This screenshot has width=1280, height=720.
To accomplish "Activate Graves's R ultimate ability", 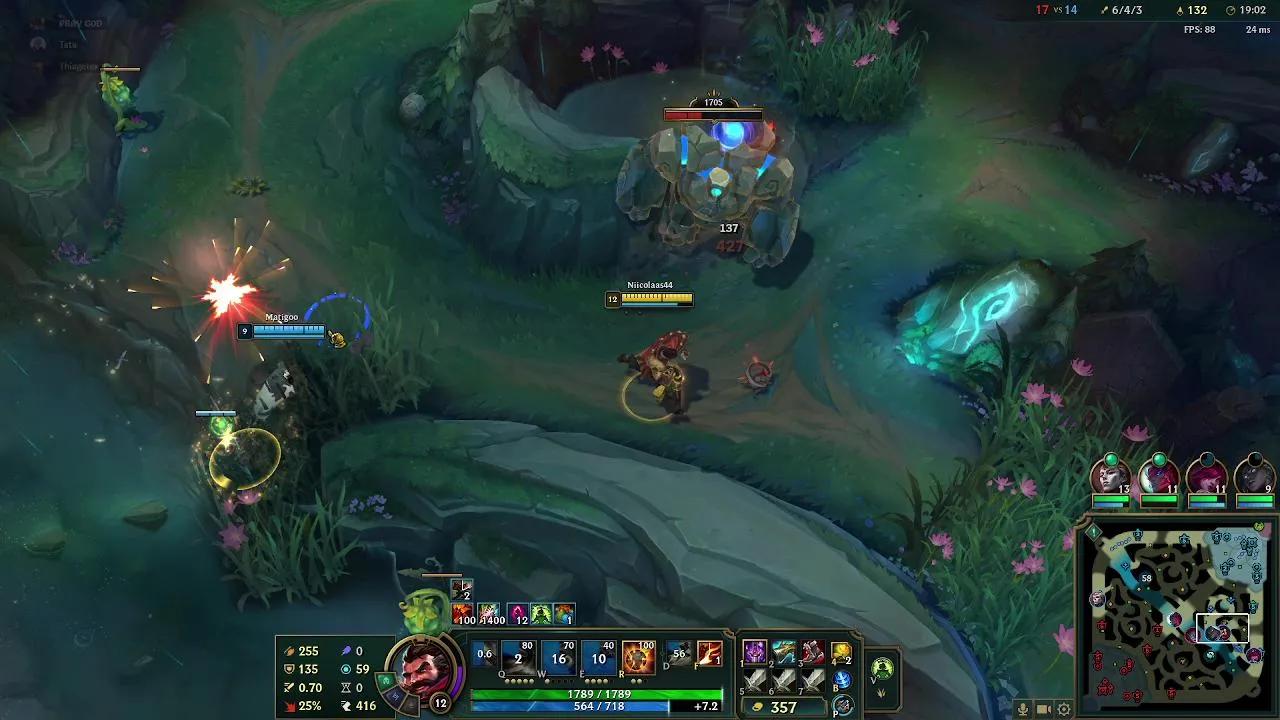I will point(638,658).
